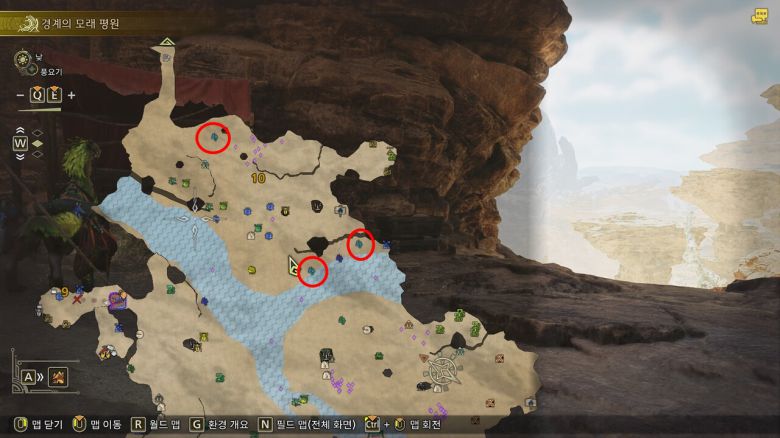Click the minus map zoom-out button
This screenshot has height=438, width=780.
click(21, 95)
